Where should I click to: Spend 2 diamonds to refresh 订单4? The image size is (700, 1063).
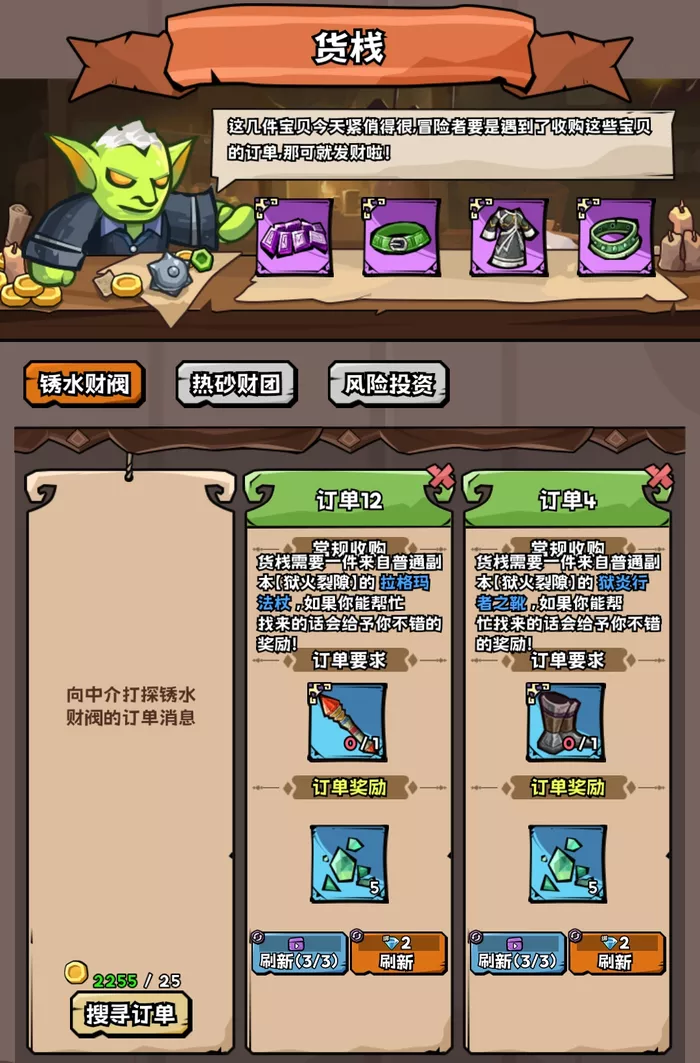[x=616, y=953]
